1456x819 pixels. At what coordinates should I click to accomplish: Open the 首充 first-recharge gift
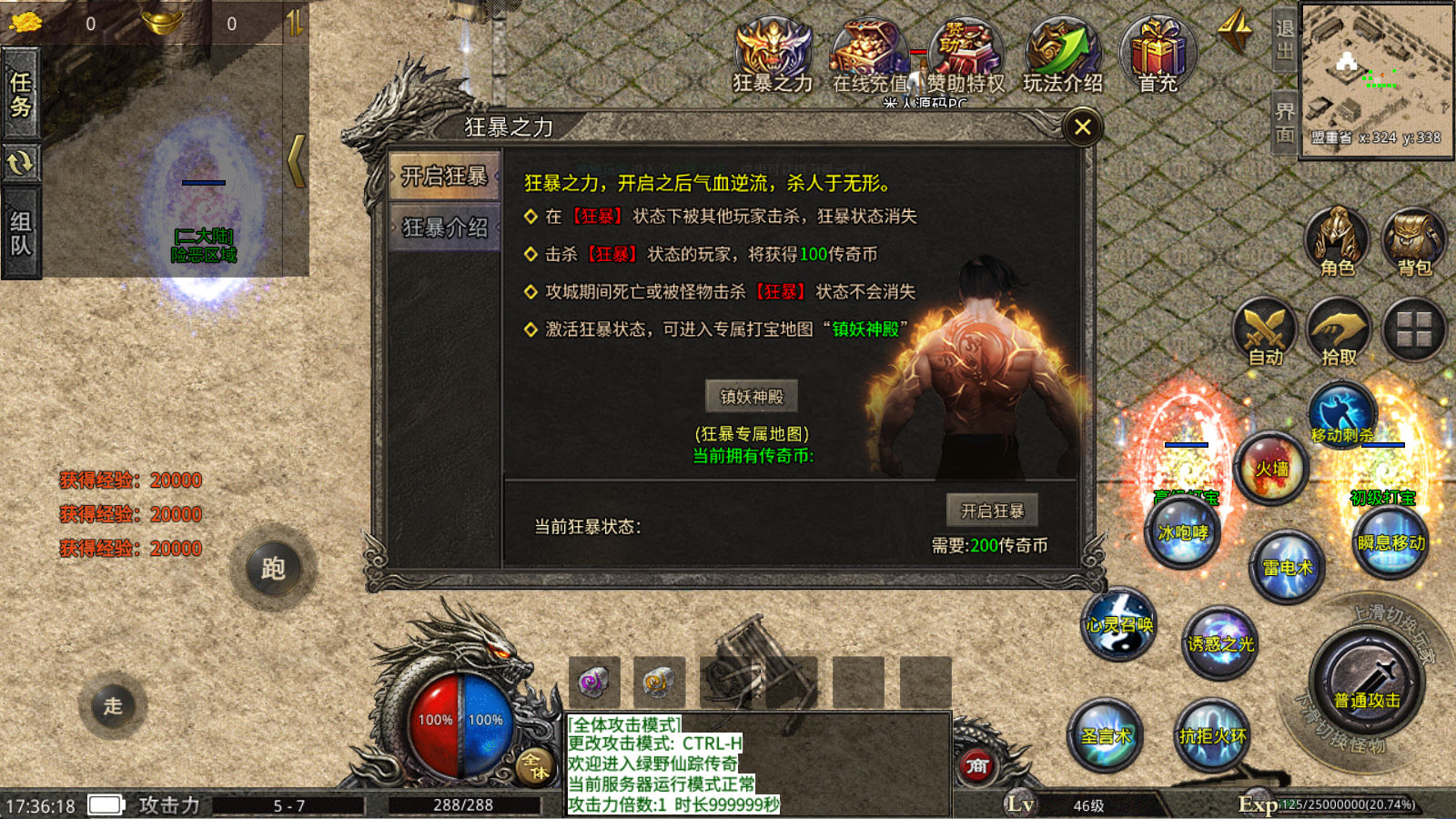pos(1158,55)
